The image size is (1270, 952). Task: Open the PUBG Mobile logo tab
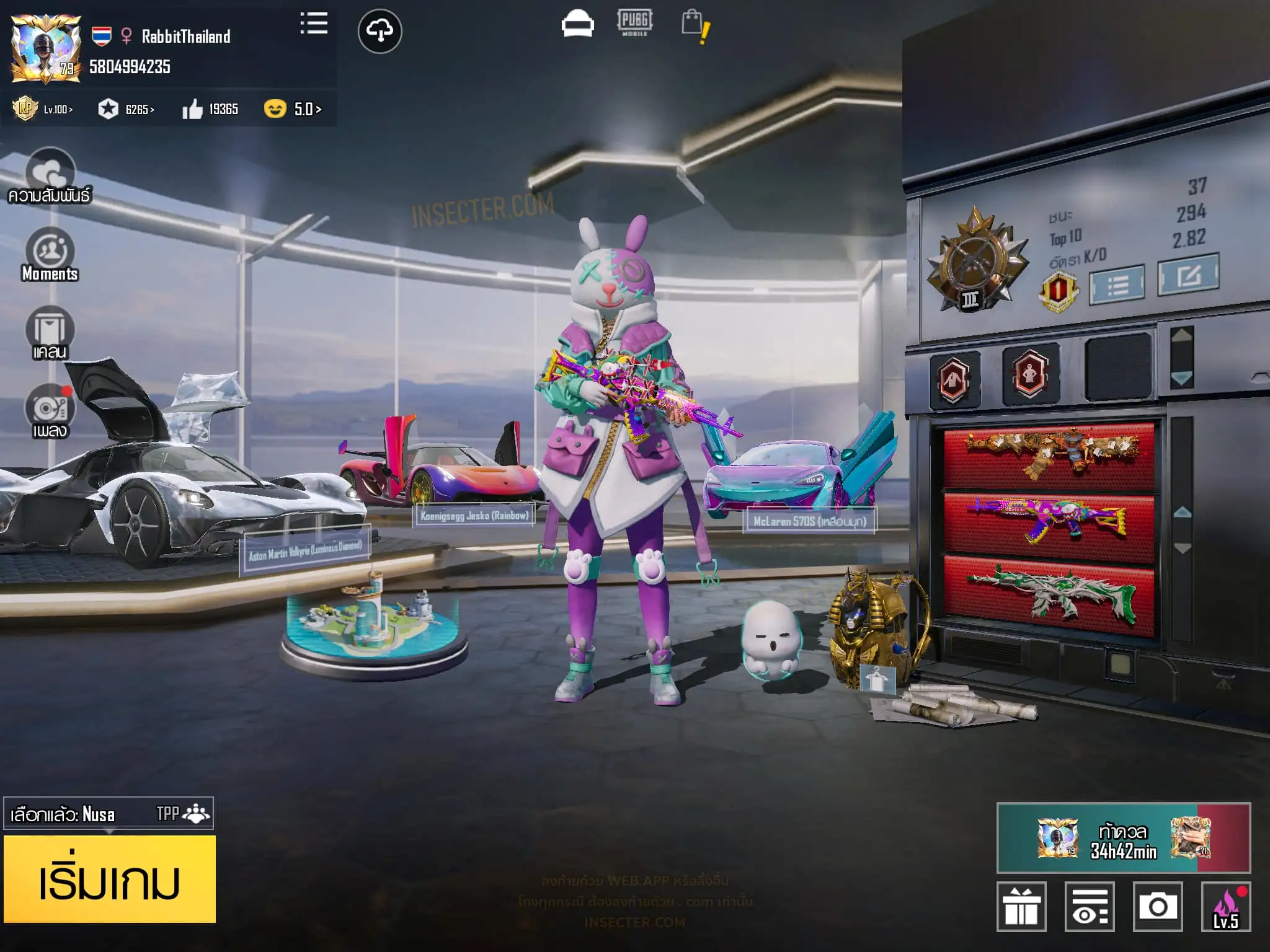point(634,22)
